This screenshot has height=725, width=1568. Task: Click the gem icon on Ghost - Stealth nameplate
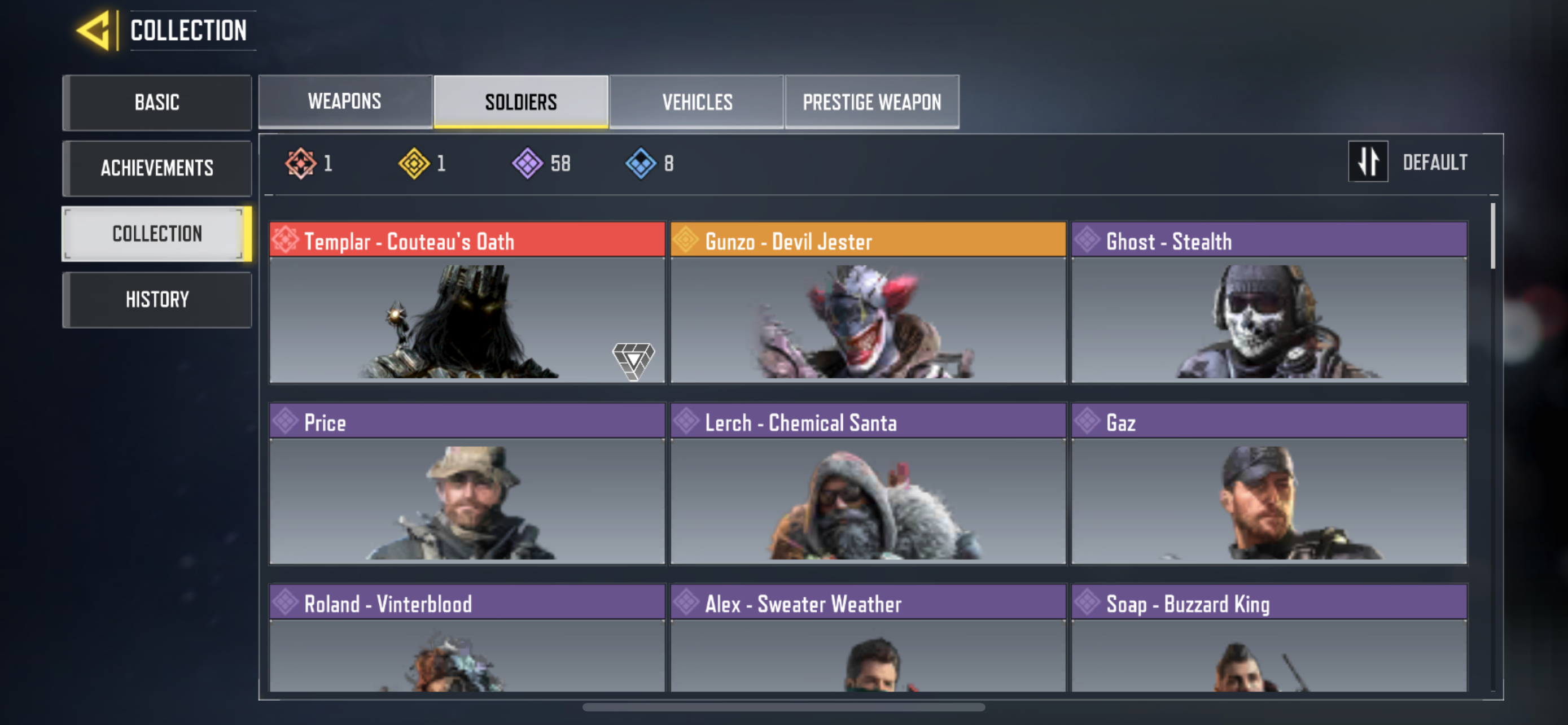1088,241
